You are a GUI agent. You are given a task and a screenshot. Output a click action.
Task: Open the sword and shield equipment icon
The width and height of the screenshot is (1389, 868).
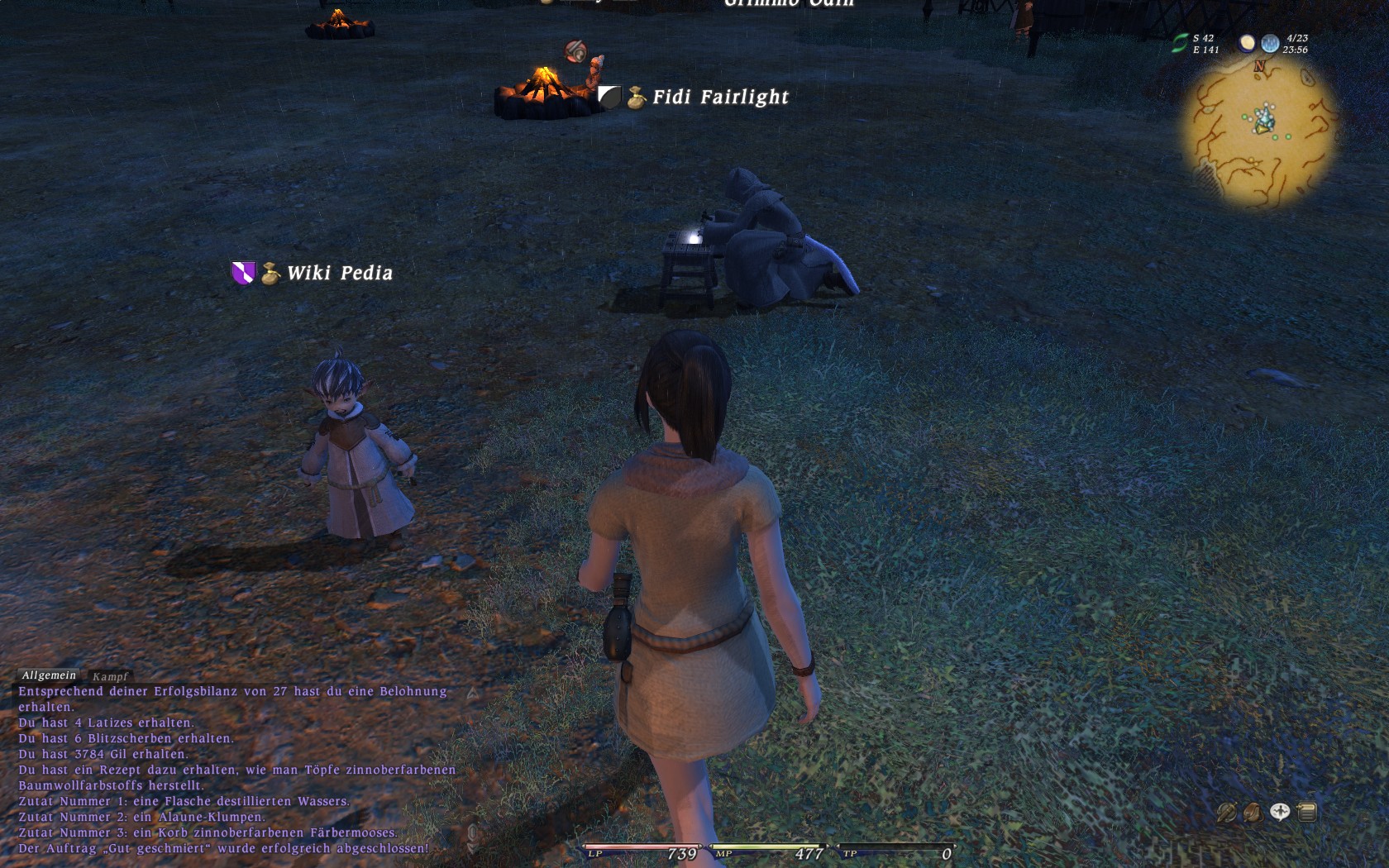[x=1226, y=813]
